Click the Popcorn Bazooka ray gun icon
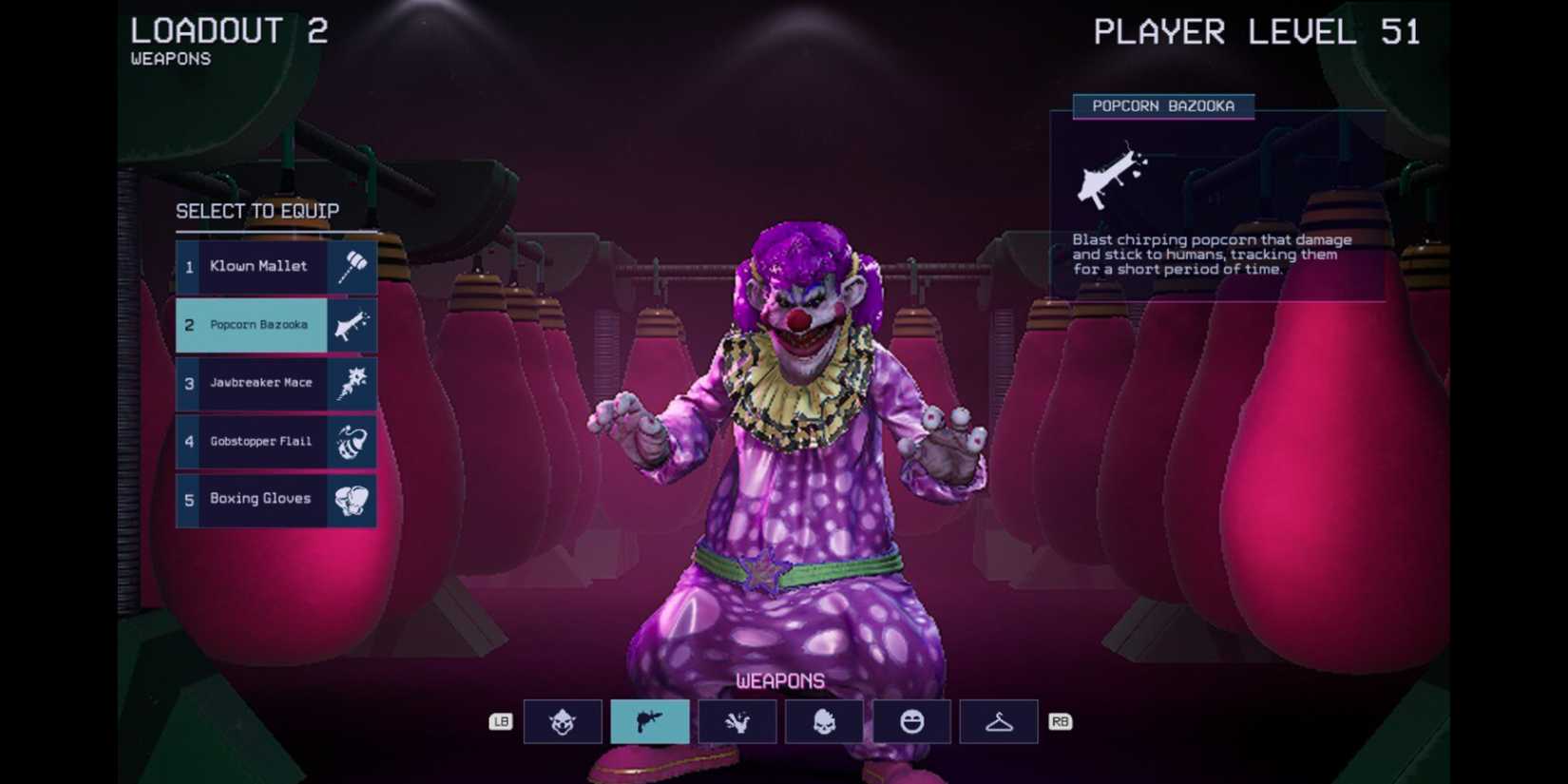This screenshot has height=784, width=1568. (352, 325)
